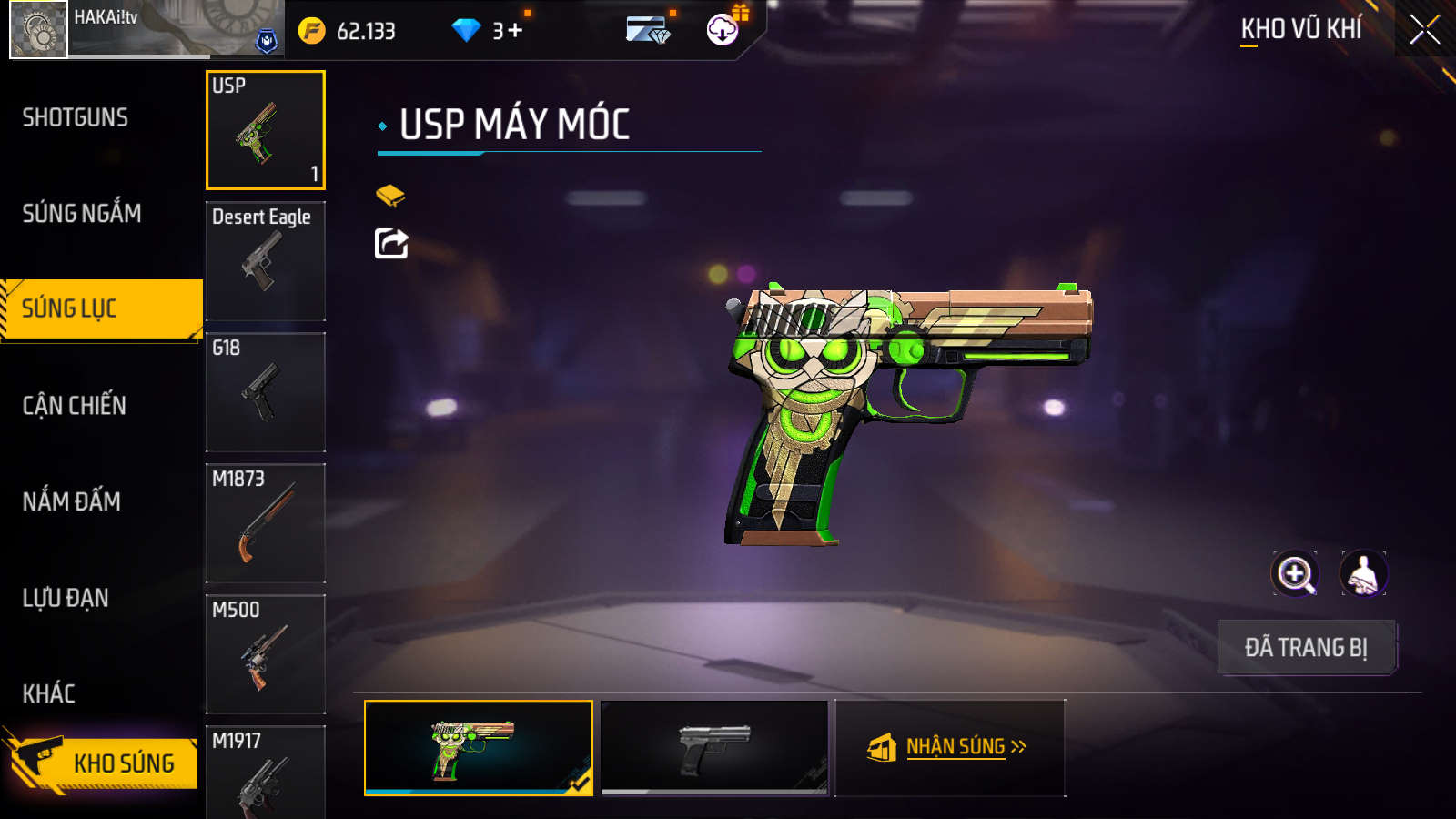Click the ĐÃ TRANG BỊ equipped button
The image size is (1456, 819).
point(1306,648)
